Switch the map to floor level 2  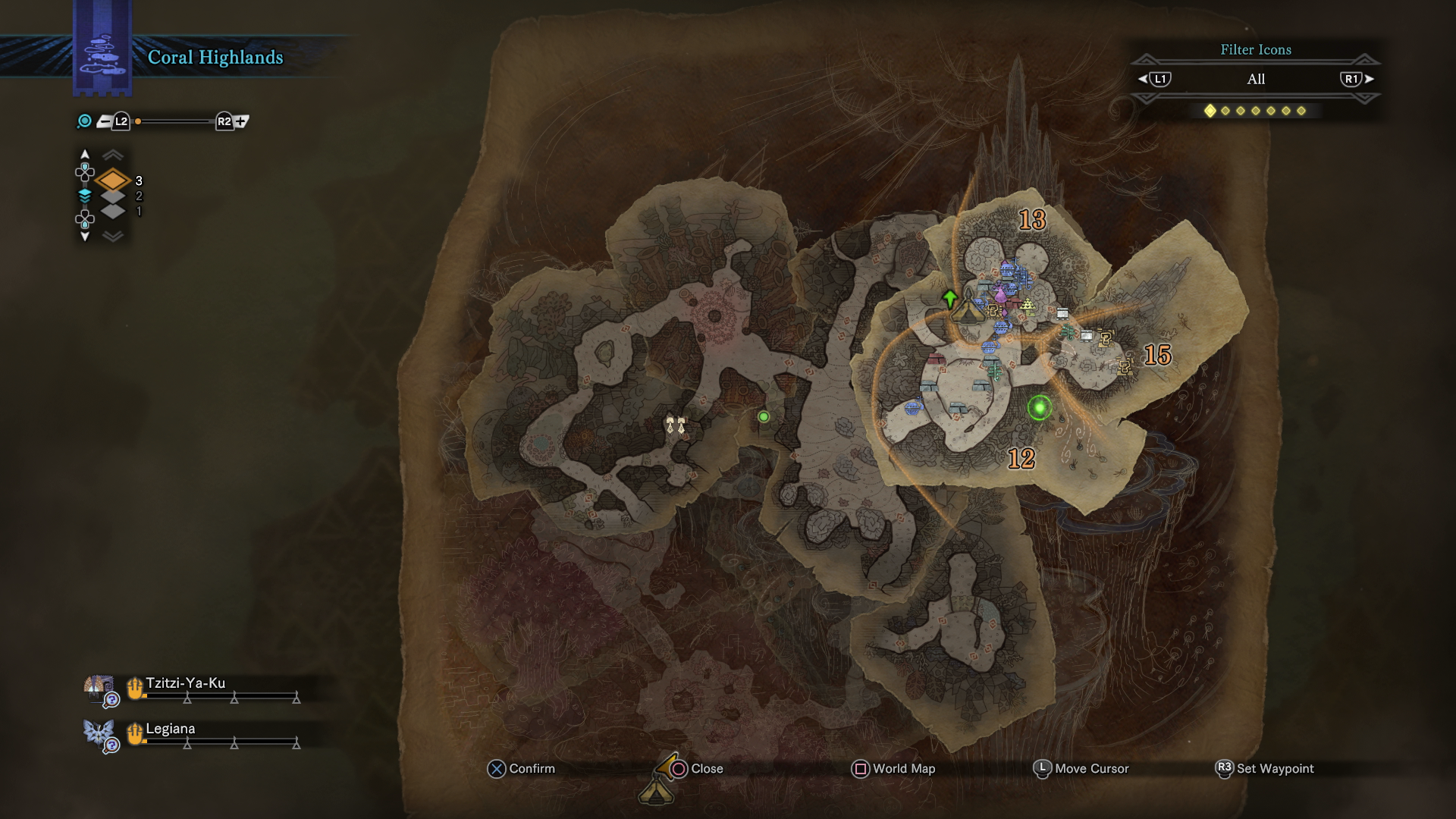pos(113,196)
